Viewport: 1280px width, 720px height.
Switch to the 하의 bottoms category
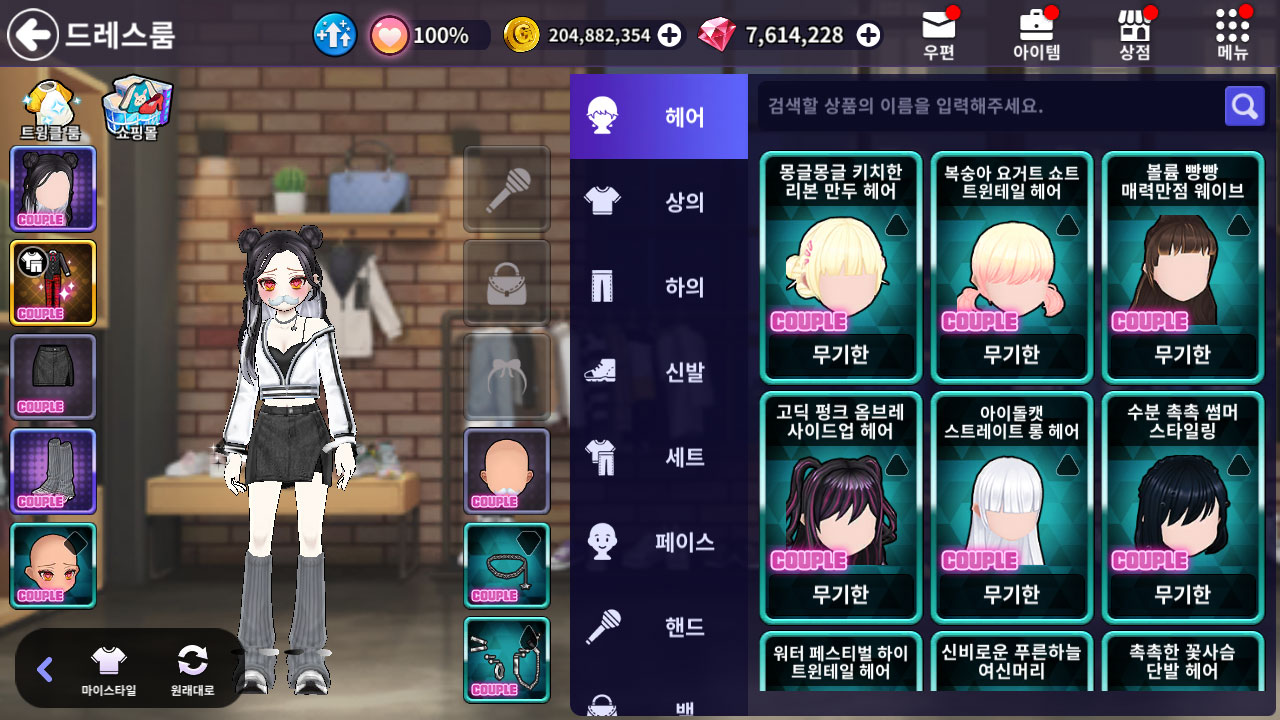tap(659, 287)
